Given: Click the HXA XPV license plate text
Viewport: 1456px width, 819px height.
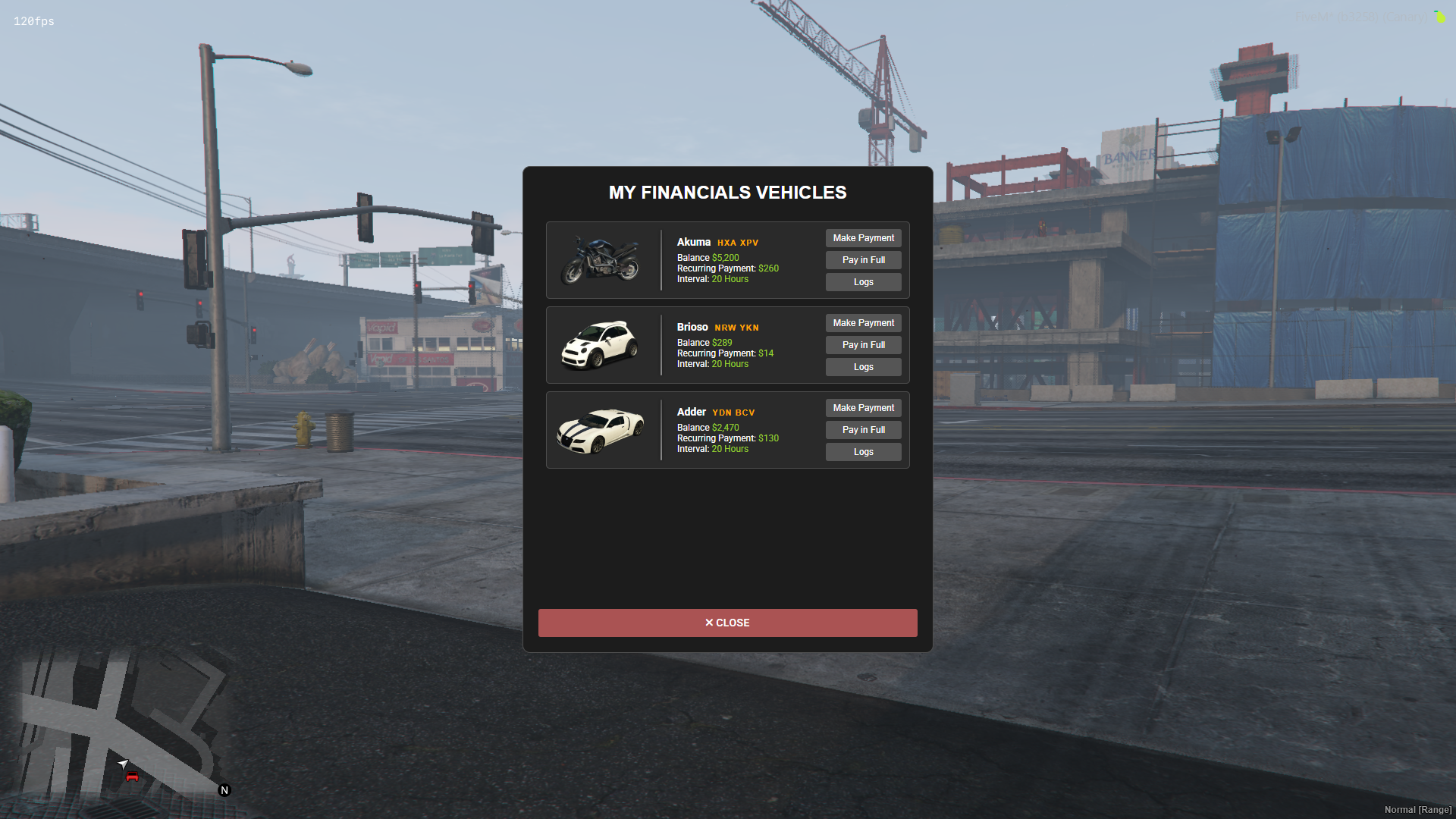Looking at the screenshot, I should (x=737, y=243).
